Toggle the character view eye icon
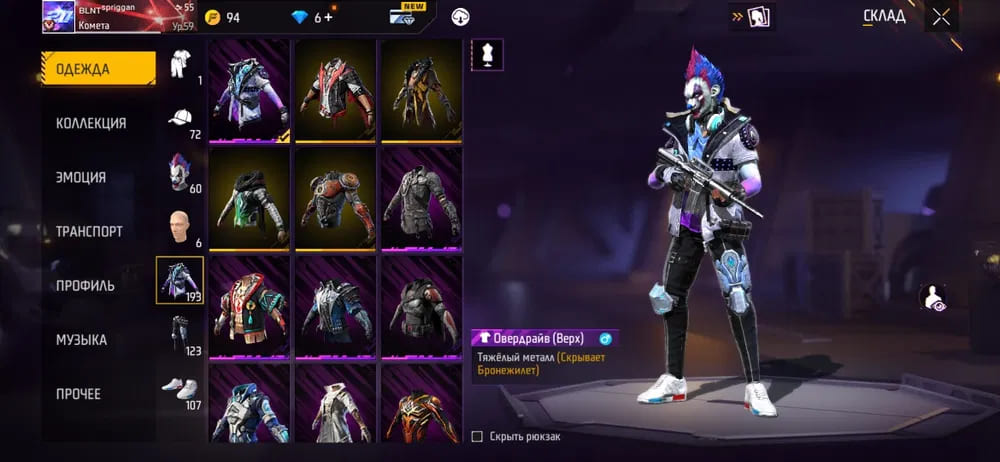This screenshot has width=1000, height=462. (x=933, y=296)
